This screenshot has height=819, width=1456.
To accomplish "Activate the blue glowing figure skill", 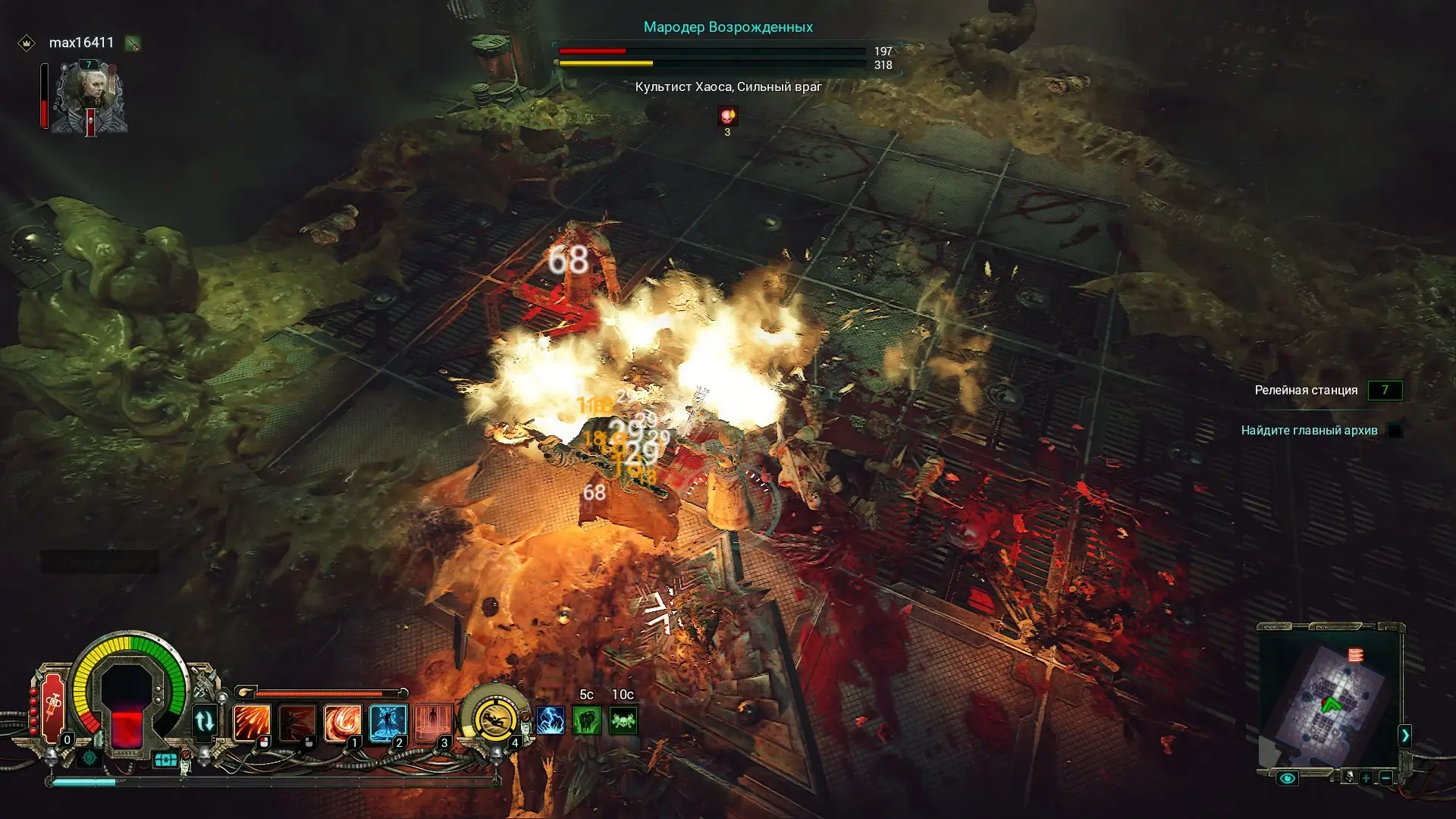I will click(388, 723).
